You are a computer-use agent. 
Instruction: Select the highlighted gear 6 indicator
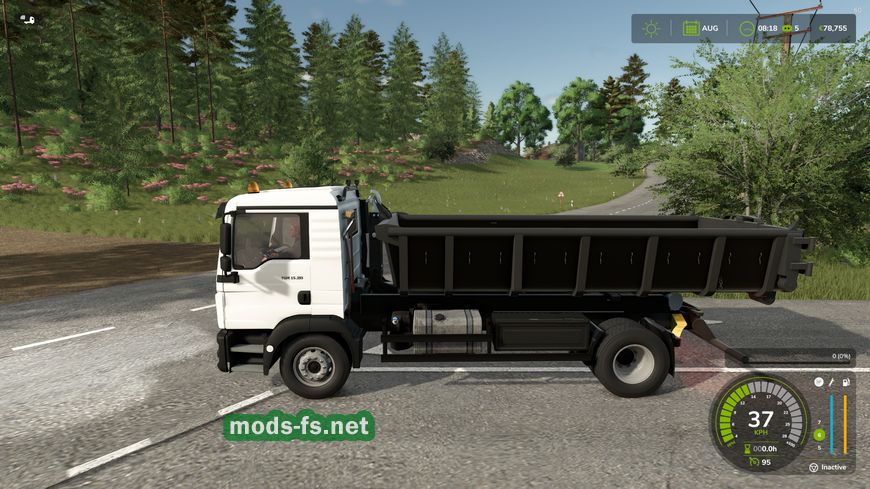pyautogui.click(x=819, y=434)
